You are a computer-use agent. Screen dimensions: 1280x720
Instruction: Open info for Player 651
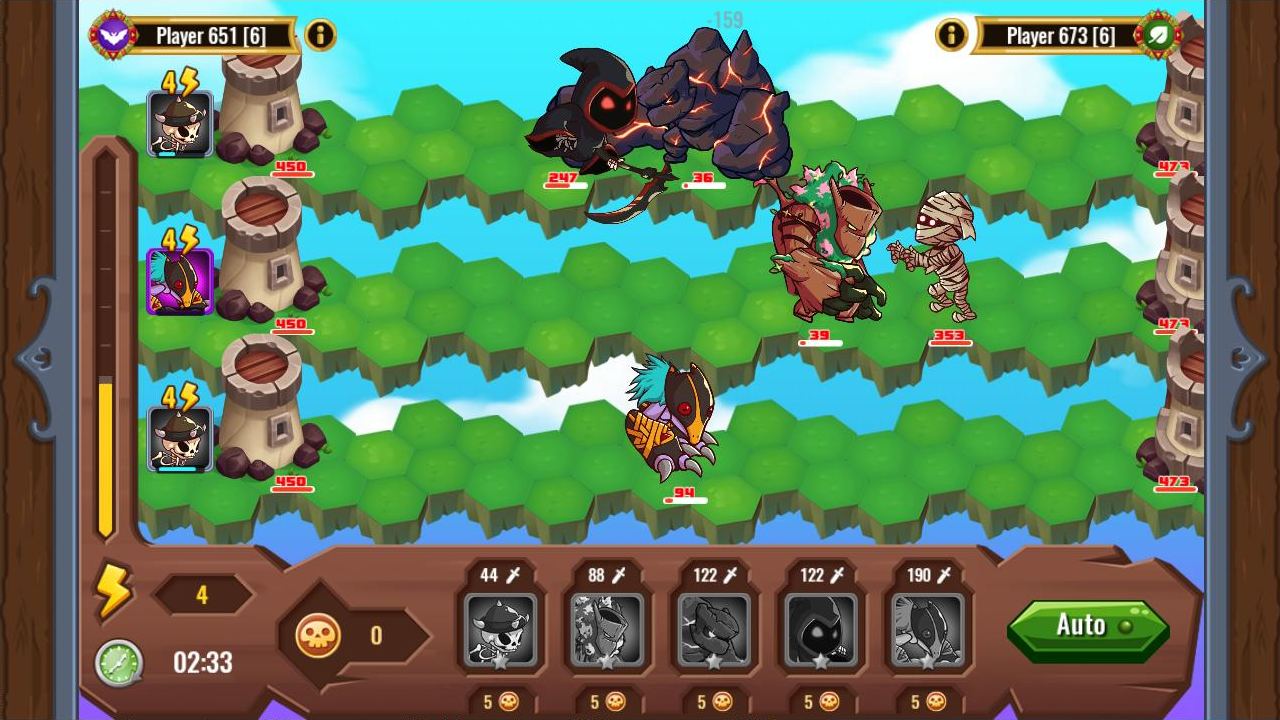pos(320,33)
